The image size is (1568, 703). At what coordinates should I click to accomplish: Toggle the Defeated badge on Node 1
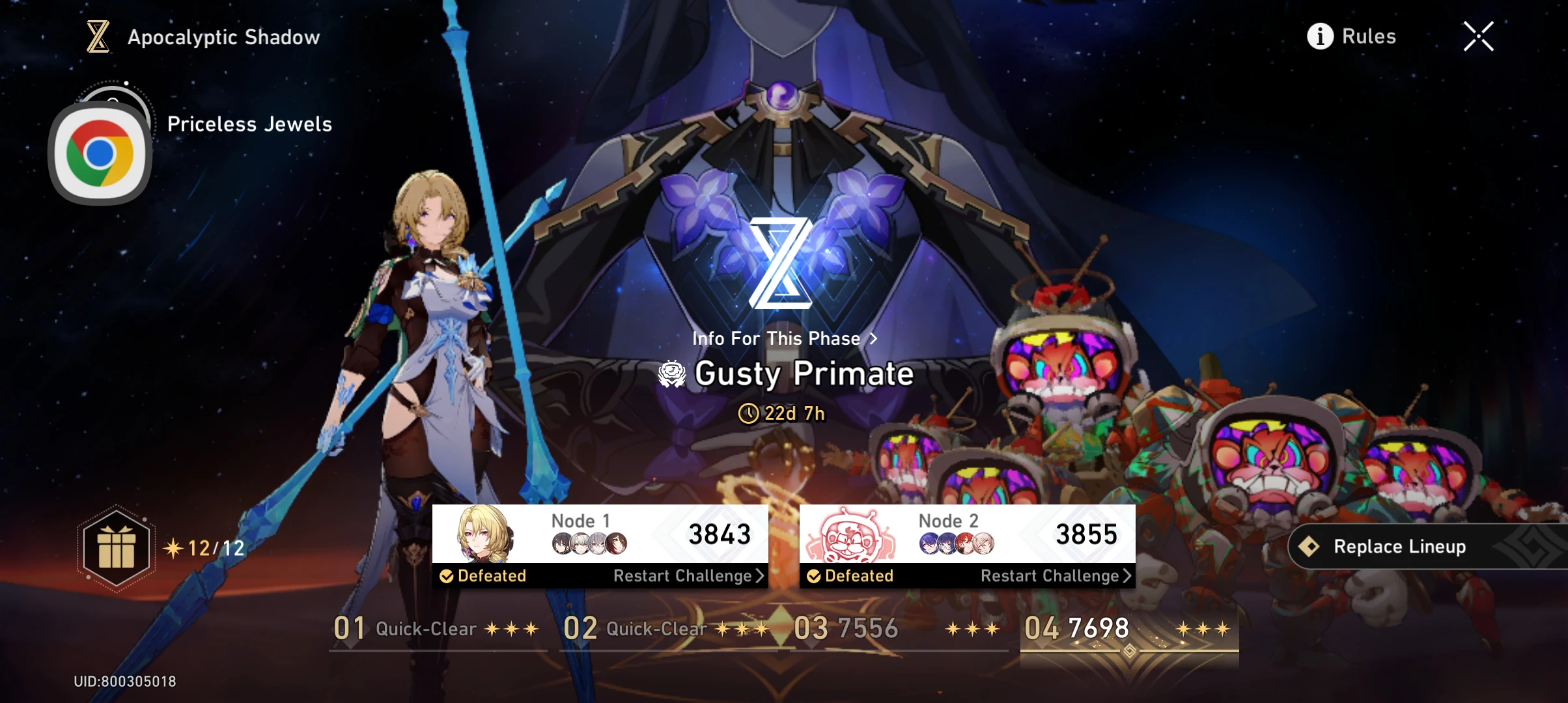pos(483,575)
